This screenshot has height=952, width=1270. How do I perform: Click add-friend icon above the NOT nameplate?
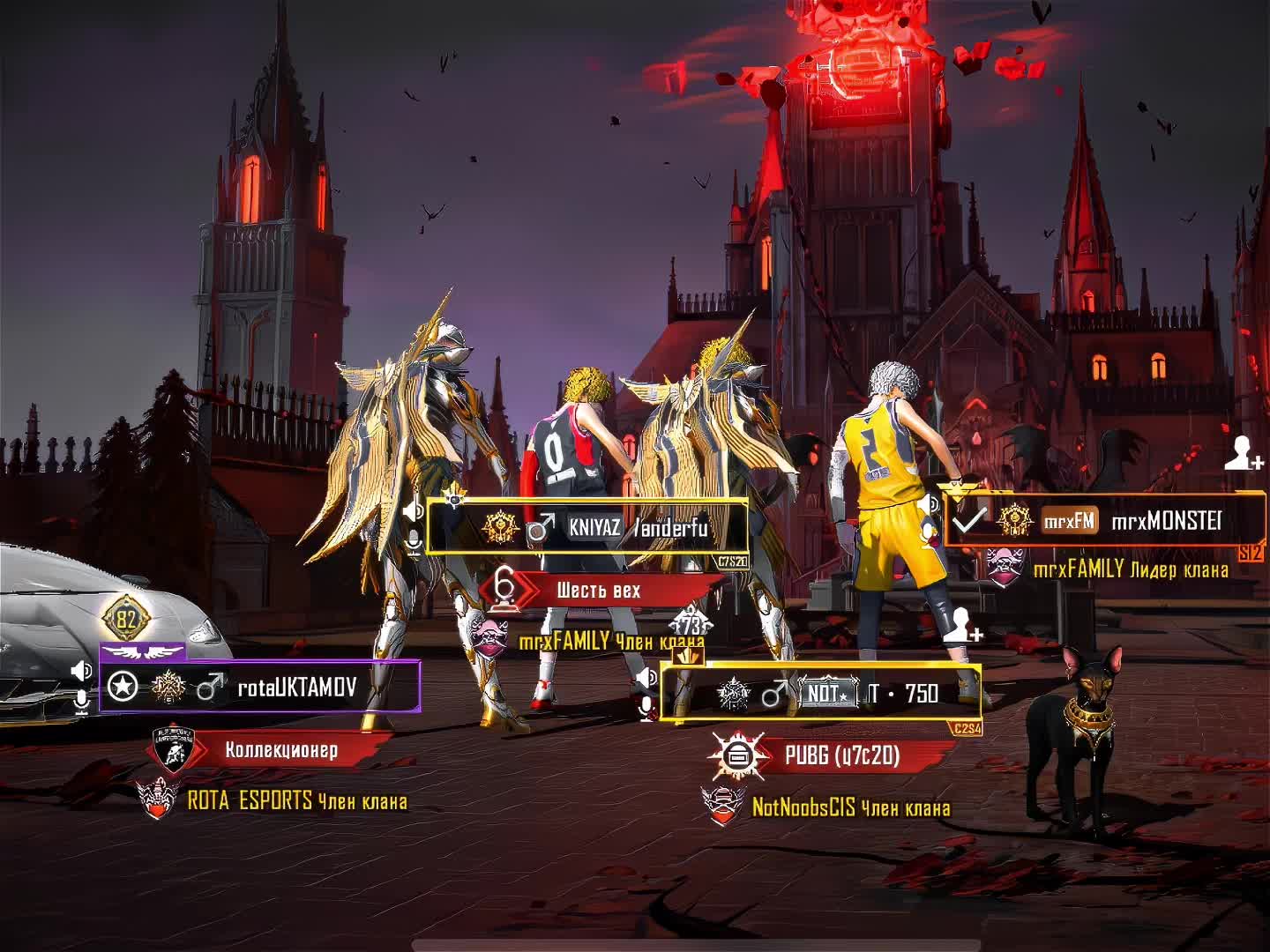[x=962, y=625]
